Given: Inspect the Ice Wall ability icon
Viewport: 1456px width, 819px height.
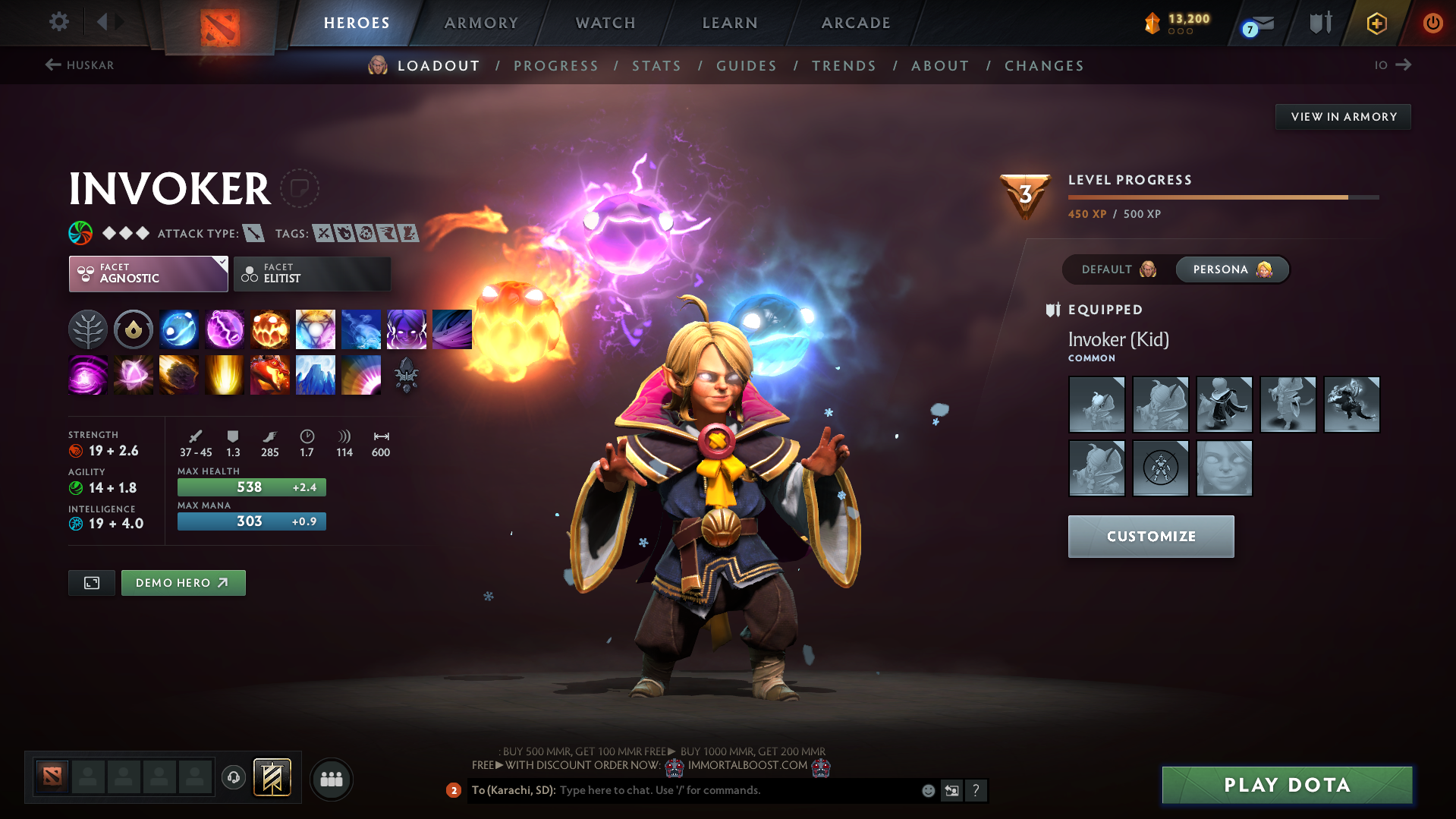Looking at the screenshot, I should [x=315, y=374].
